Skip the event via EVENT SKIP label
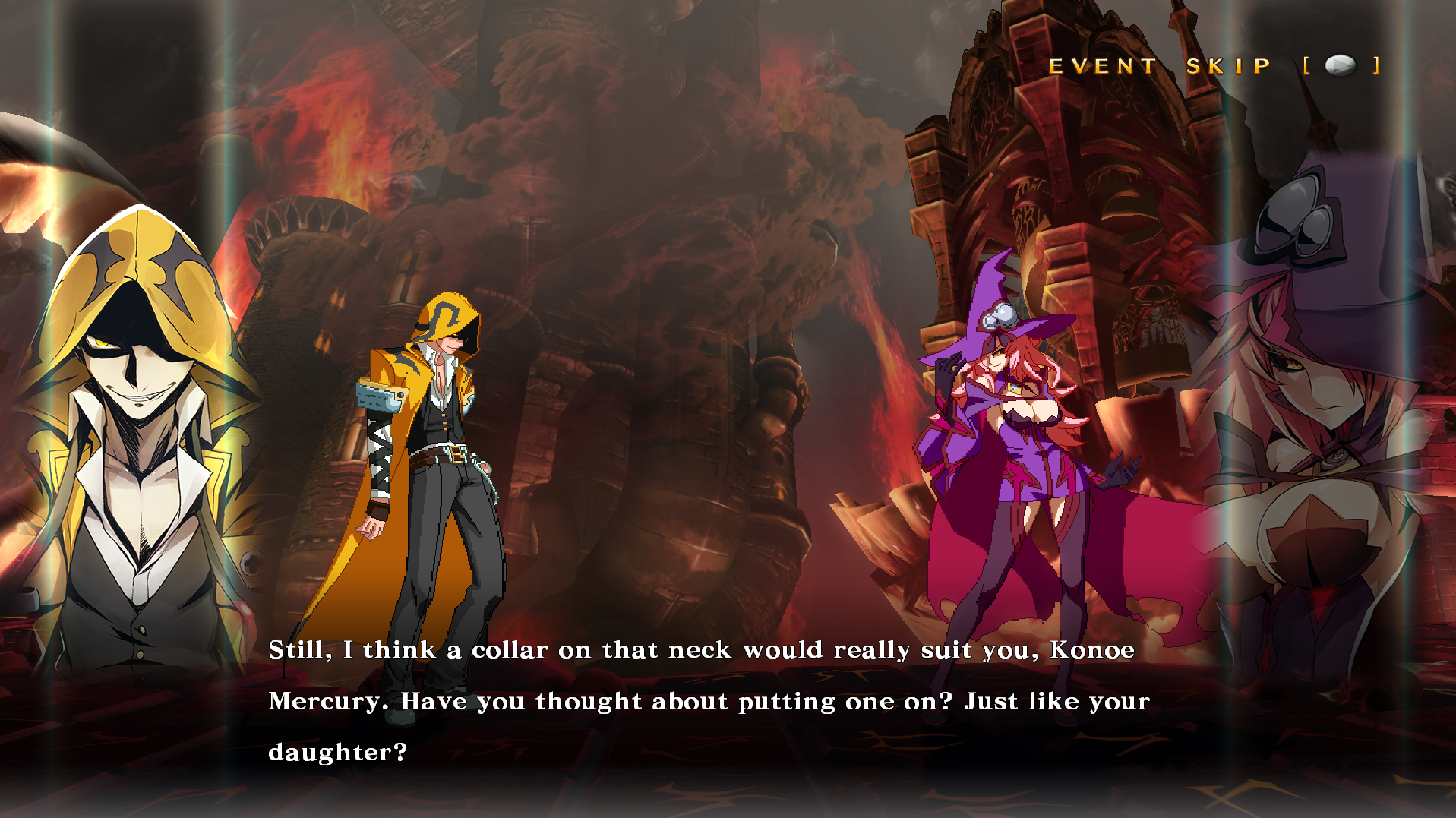1456x818 pixels. (1159, 67)
